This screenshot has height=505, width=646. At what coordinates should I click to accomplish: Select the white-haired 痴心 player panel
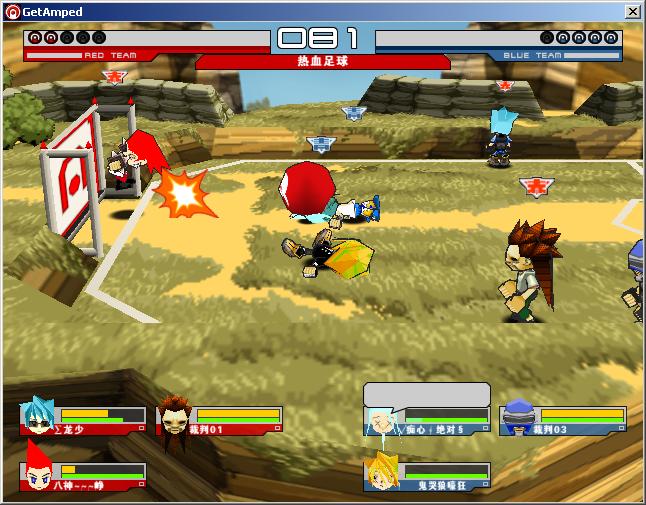(x=427, y=420)
